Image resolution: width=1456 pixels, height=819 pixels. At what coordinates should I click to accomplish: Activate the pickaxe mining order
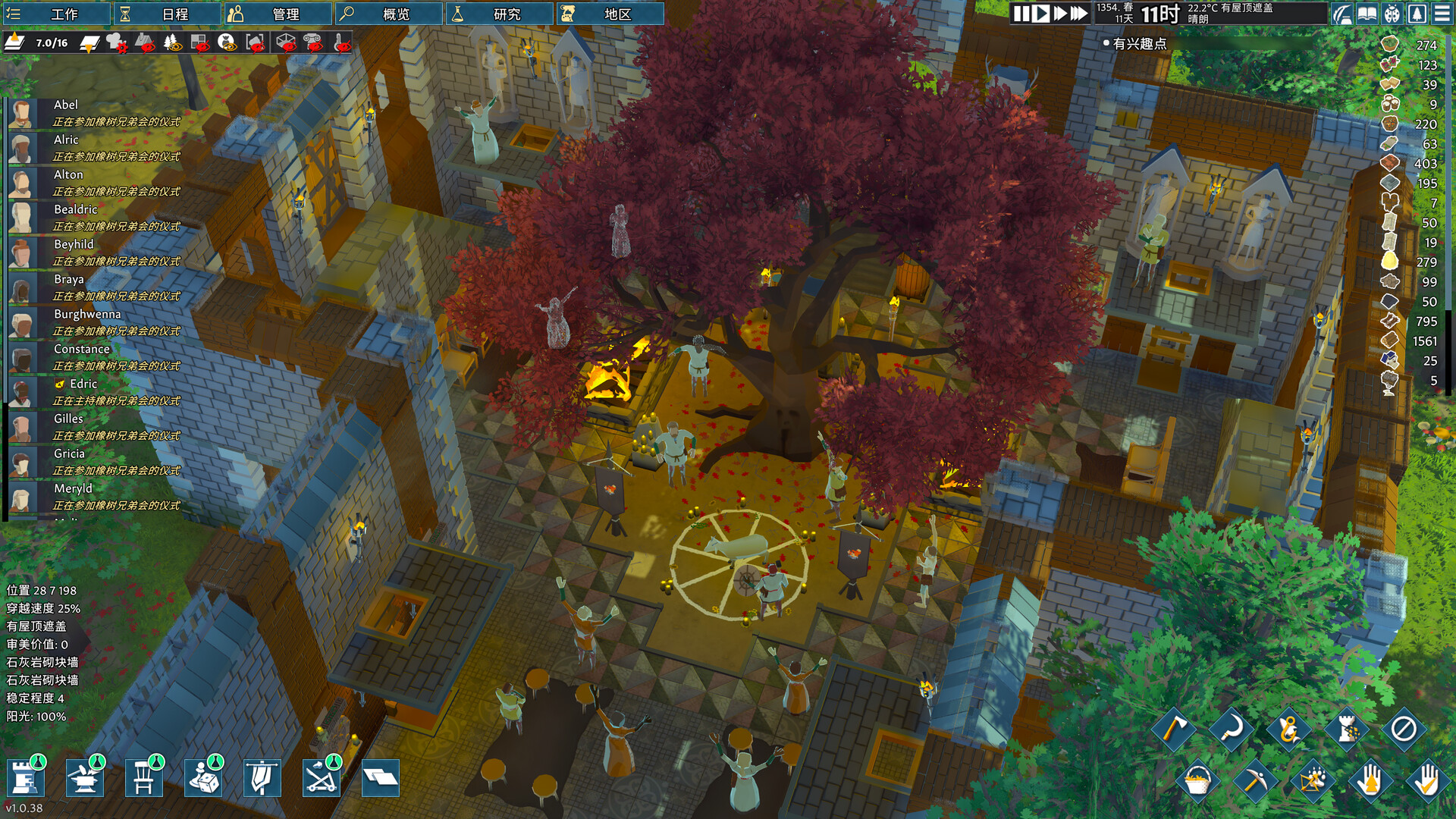pos(1254,780)
